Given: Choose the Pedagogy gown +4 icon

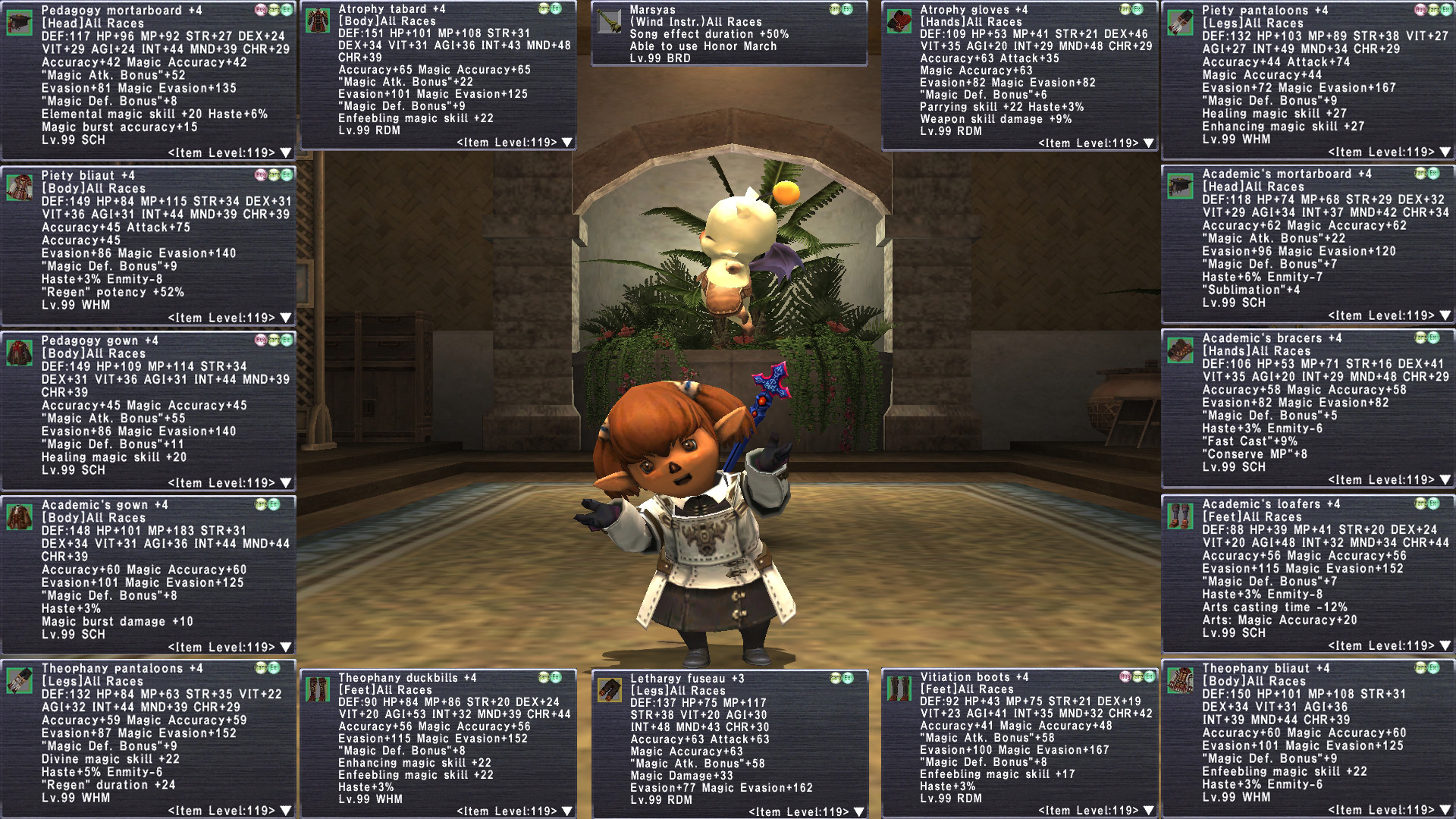Looking at the screenshot, I should tap(20, 352).
